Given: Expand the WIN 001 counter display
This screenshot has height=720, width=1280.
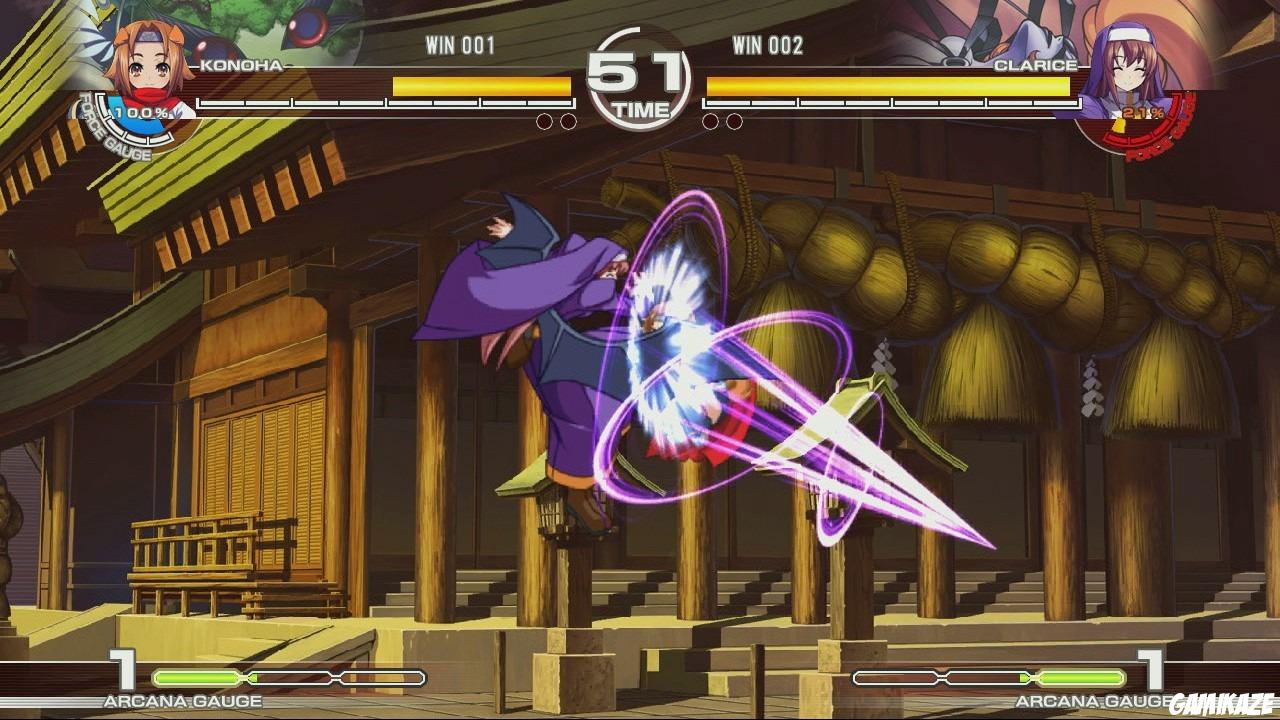Looking at the screenshot, I should tap(462, 42).
